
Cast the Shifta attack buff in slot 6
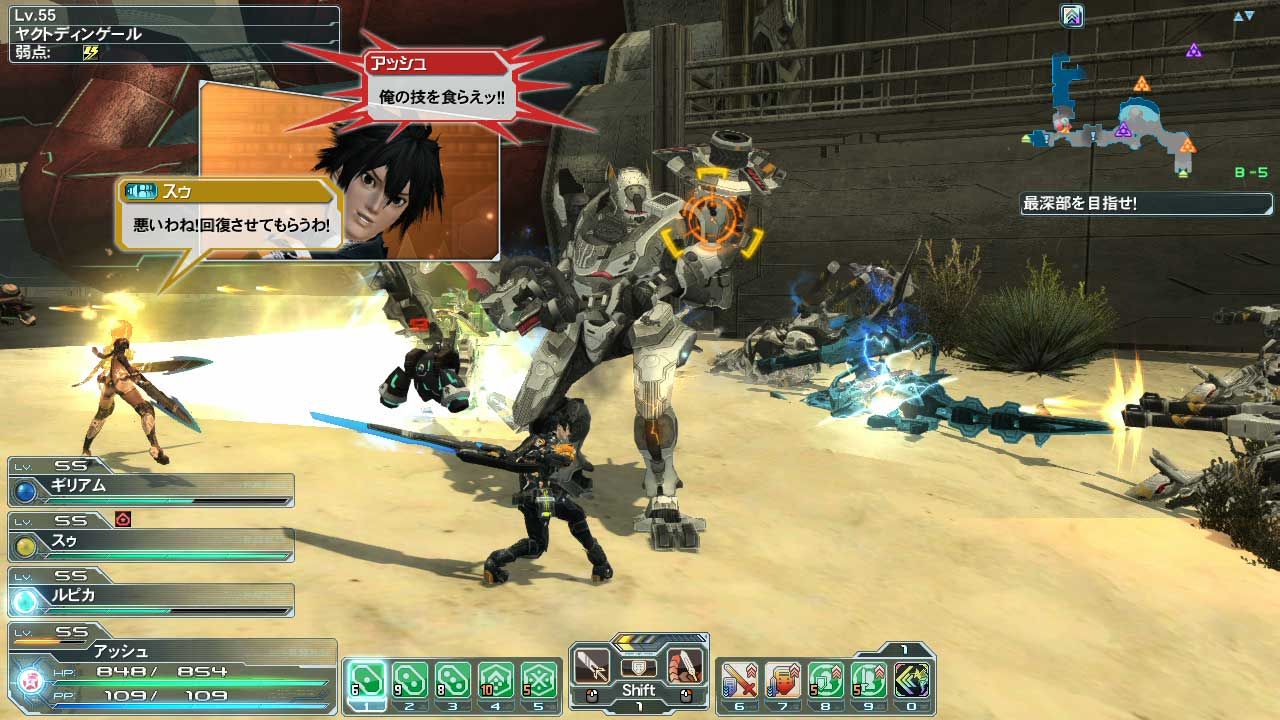click(x=741, y=678)
